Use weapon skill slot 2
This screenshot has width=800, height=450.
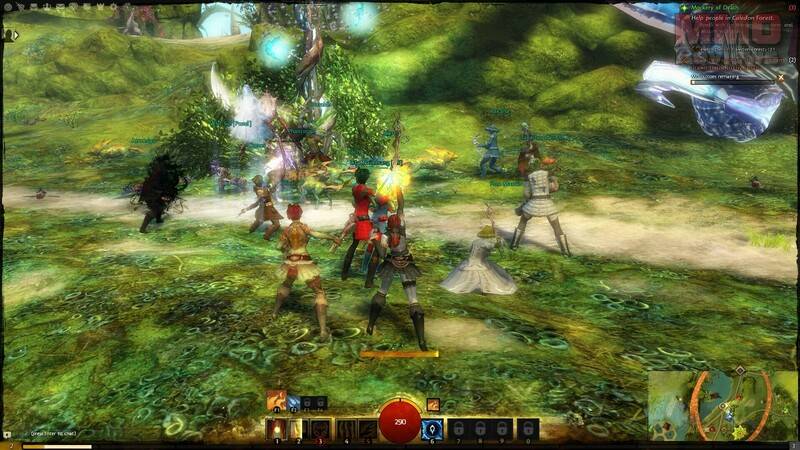(297, 429)
